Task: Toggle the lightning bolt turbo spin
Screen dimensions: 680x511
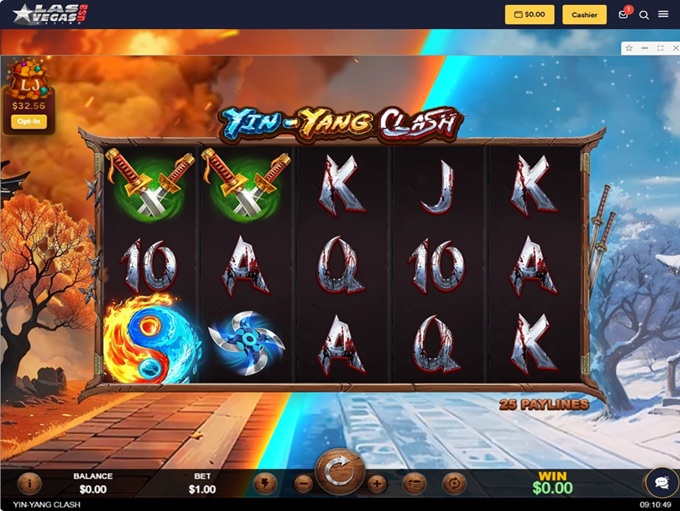Action: tap(267, 483)
